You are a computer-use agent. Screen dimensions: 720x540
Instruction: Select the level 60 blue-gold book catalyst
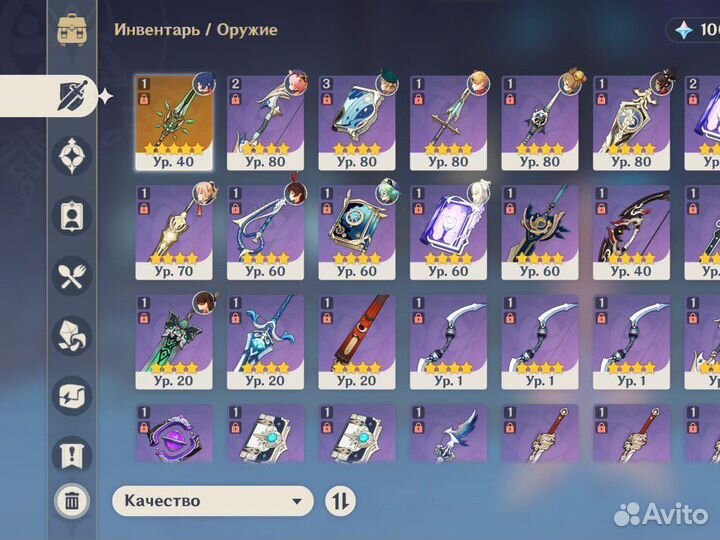point(357,229)
